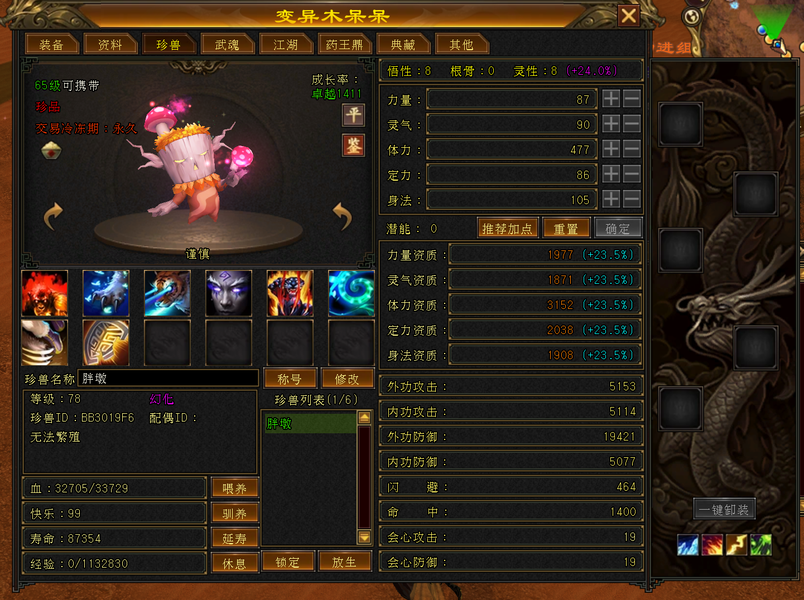The width and height of the screenshot is (804, 600).
Task: Release the pet using 放生
Action: click(x=345, y=562)
